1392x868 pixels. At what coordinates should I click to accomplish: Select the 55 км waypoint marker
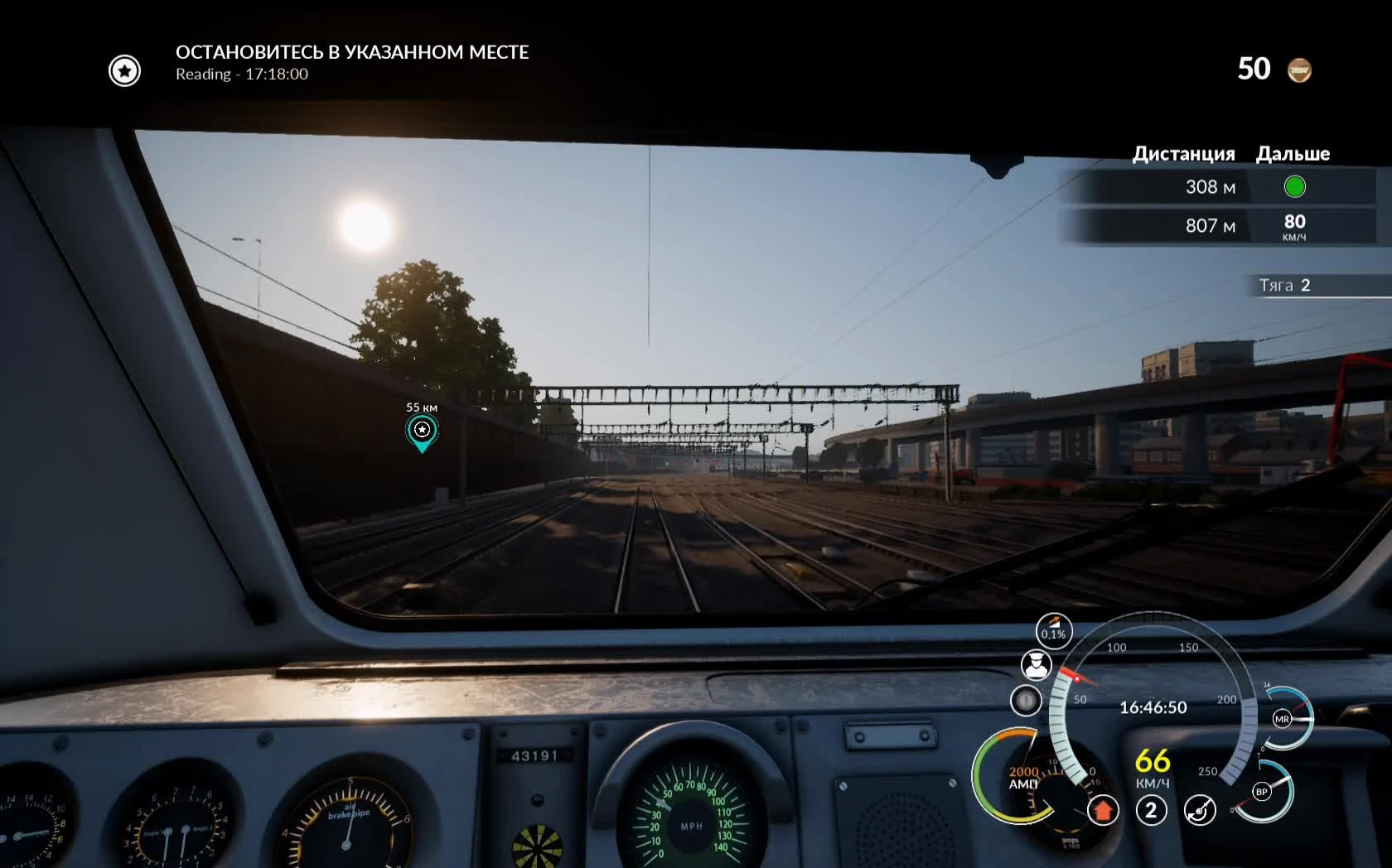coord(422,431)
